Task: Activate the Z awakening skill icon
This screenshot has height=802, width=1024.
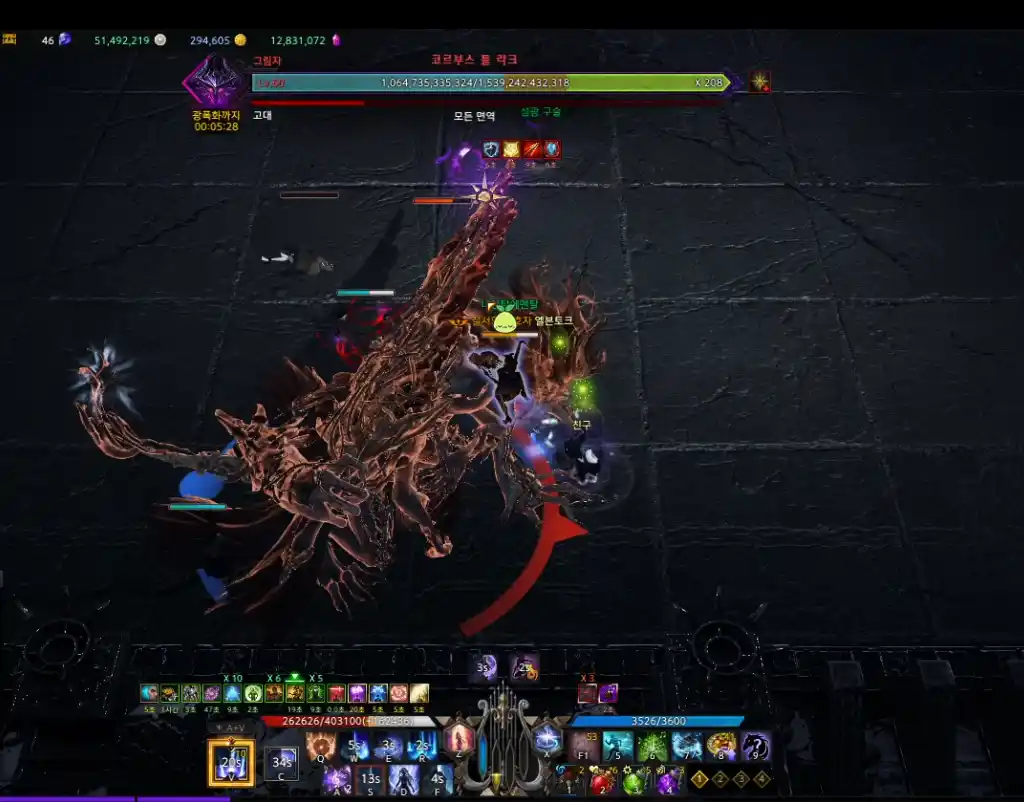Action: pyautogui.click(x=459, y=740)
